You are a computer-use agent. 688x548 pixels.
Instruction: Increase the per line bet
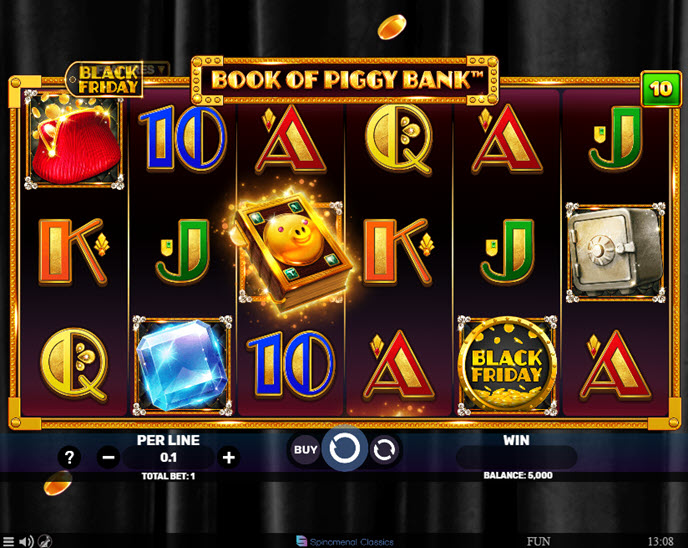click(229, 458)
